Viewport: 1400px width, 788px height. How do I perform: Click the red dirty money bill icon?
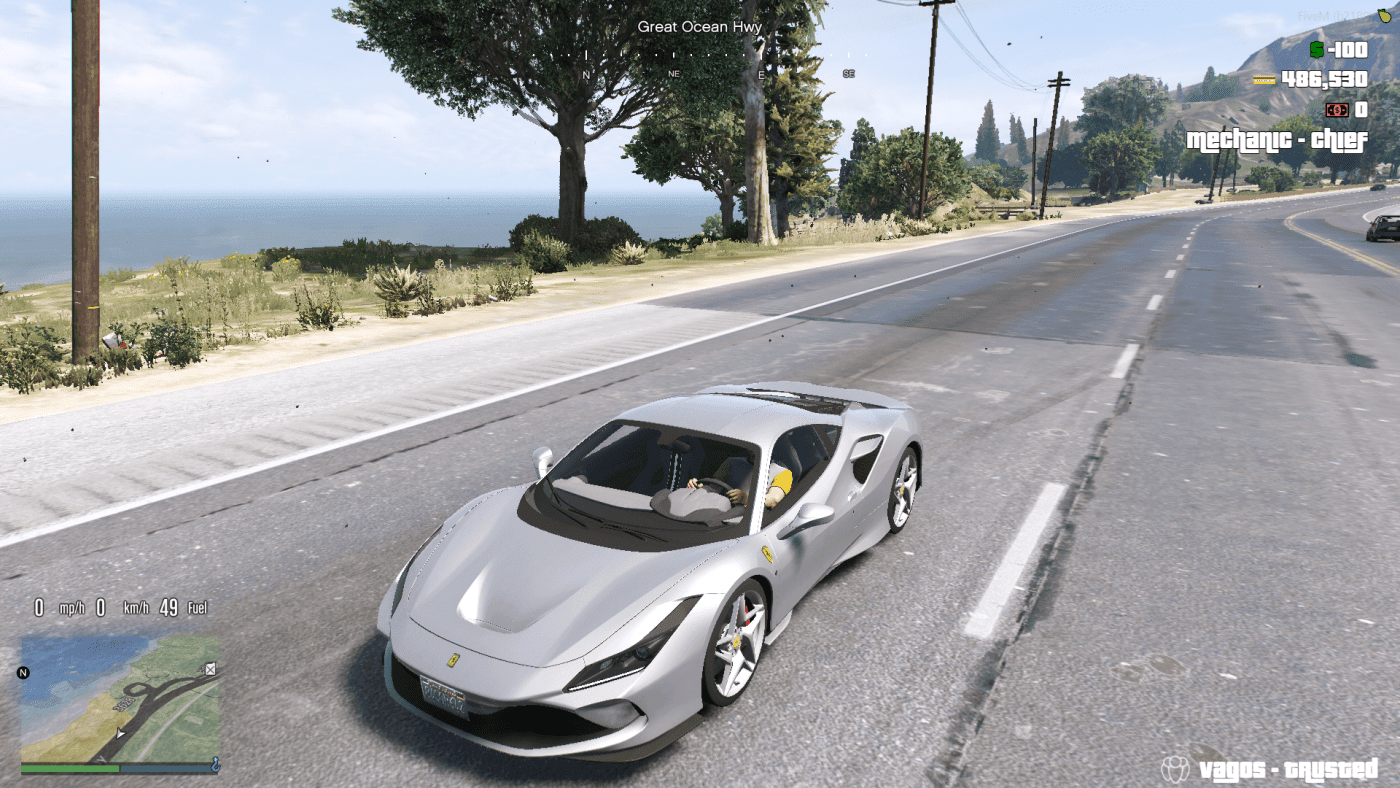pyautogui.click(x=1337, y=110)
